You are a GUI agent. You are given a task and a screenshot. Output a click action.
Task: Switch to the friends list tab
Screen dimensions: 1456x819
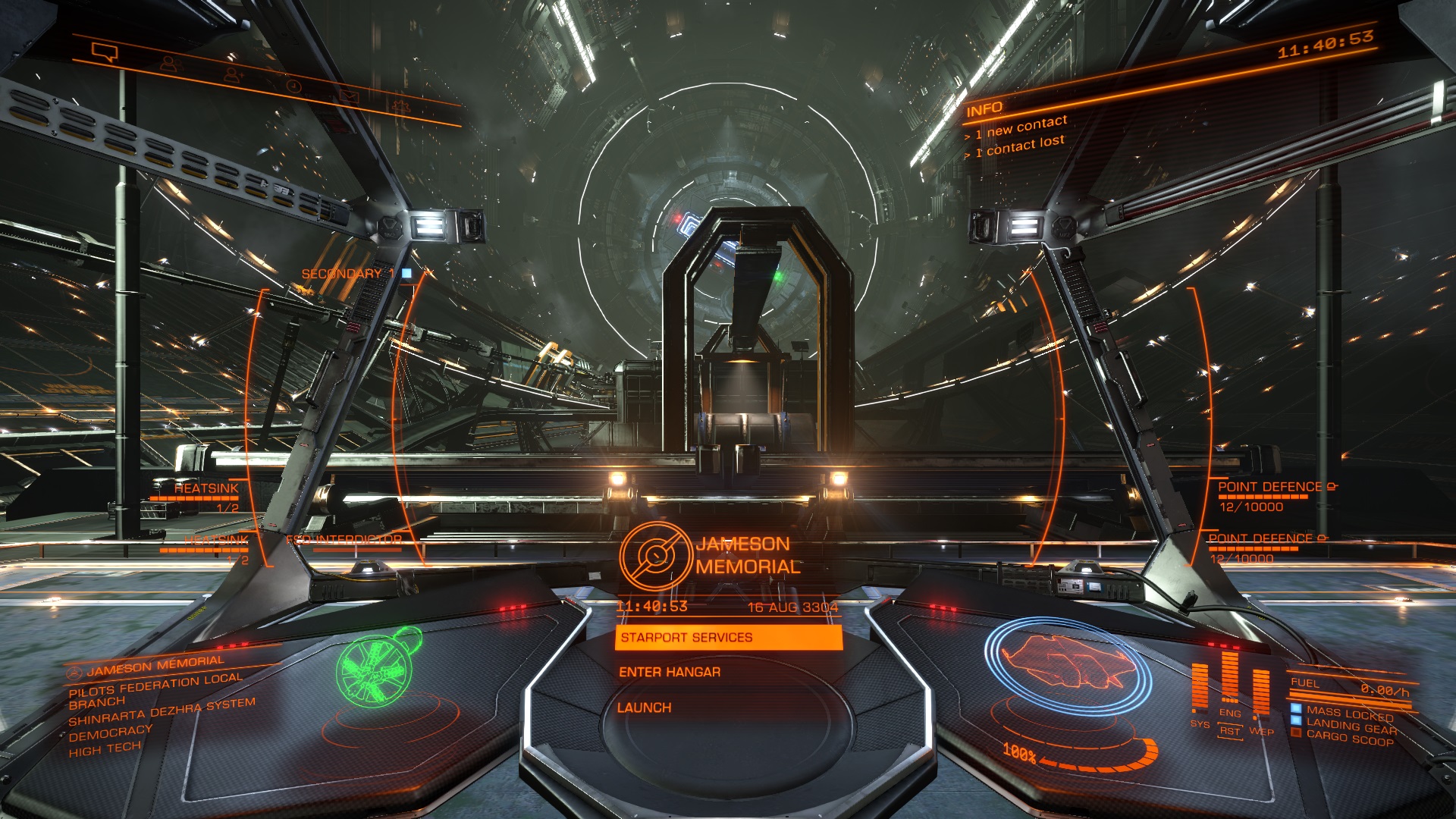(169, 64)
